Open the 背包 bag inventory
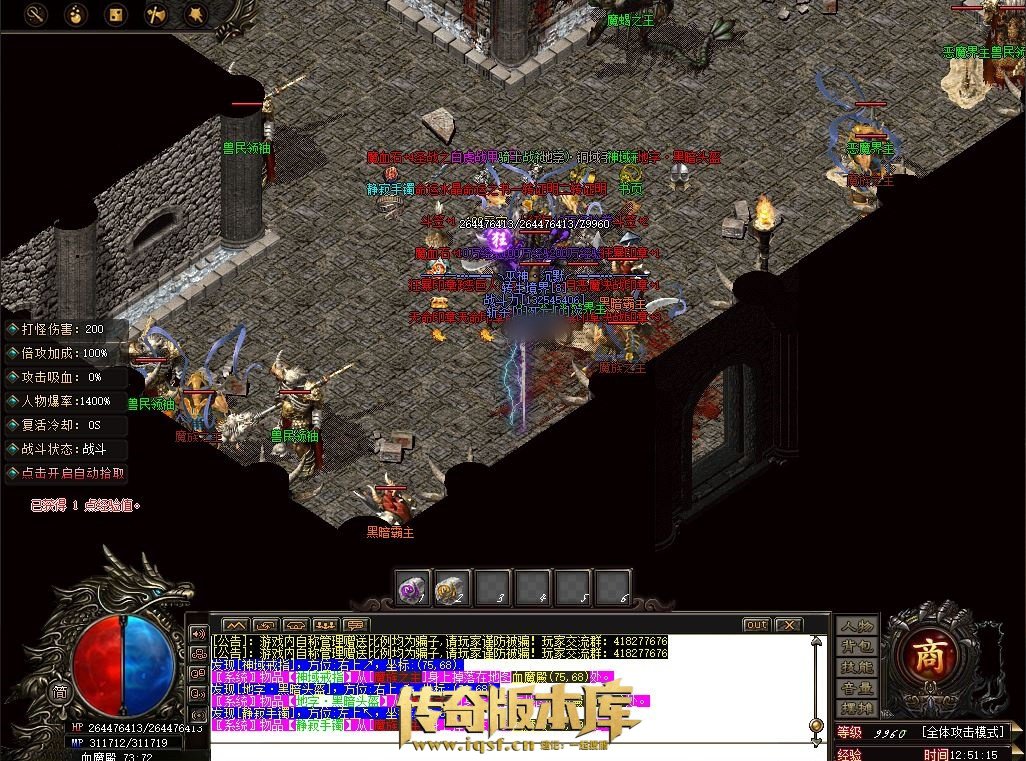This screenshot has height=761, width=1026. coord(857,647)
